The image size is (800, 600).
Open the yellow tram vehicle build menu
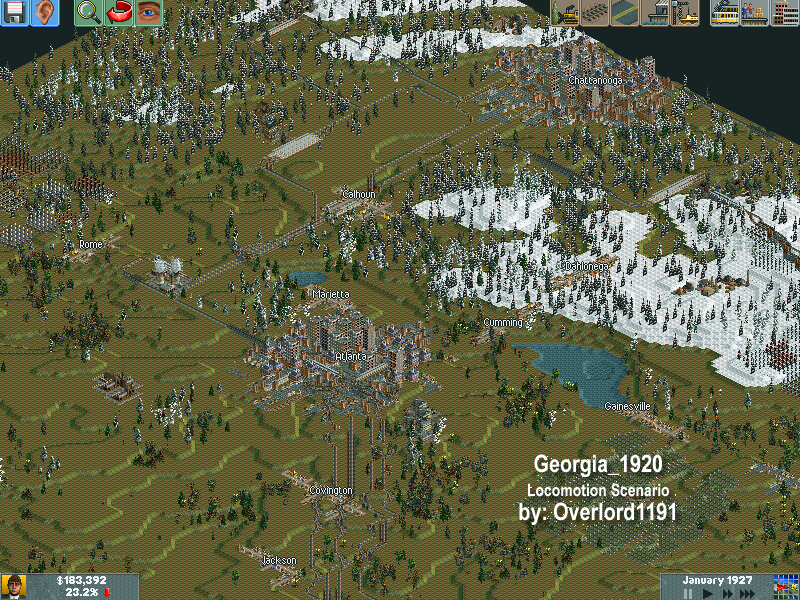pyautogui.click(x=725, y=13)
